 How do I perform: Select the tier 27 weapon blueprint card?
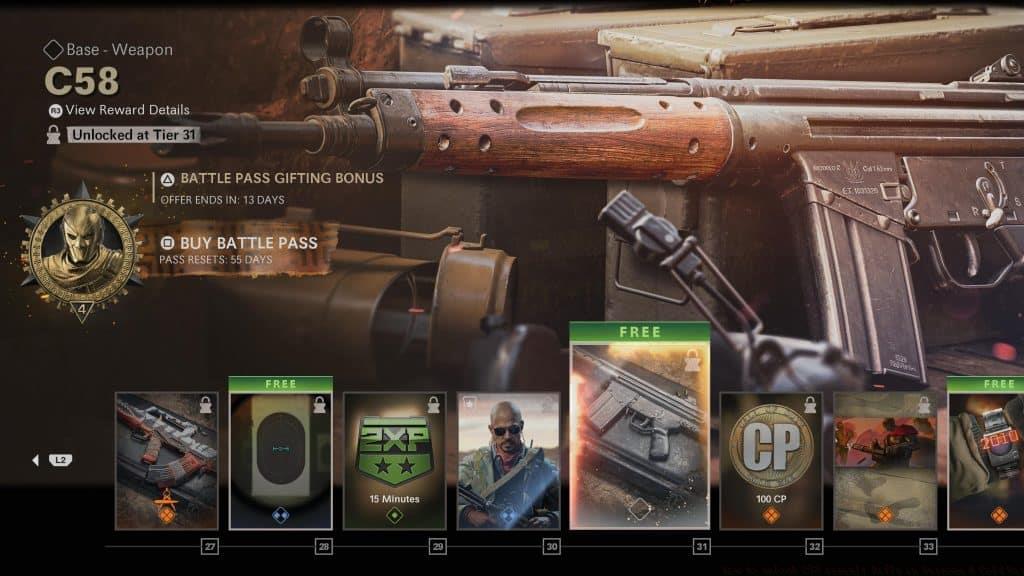pyautogui.click(x=166, y=460)
